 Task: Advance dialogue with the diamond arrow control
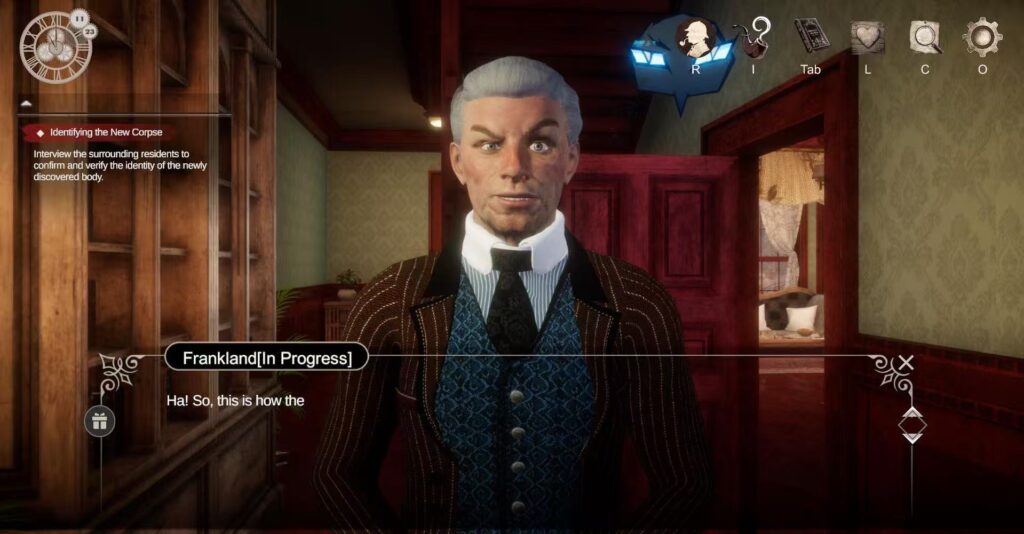(x=912, y=425)
